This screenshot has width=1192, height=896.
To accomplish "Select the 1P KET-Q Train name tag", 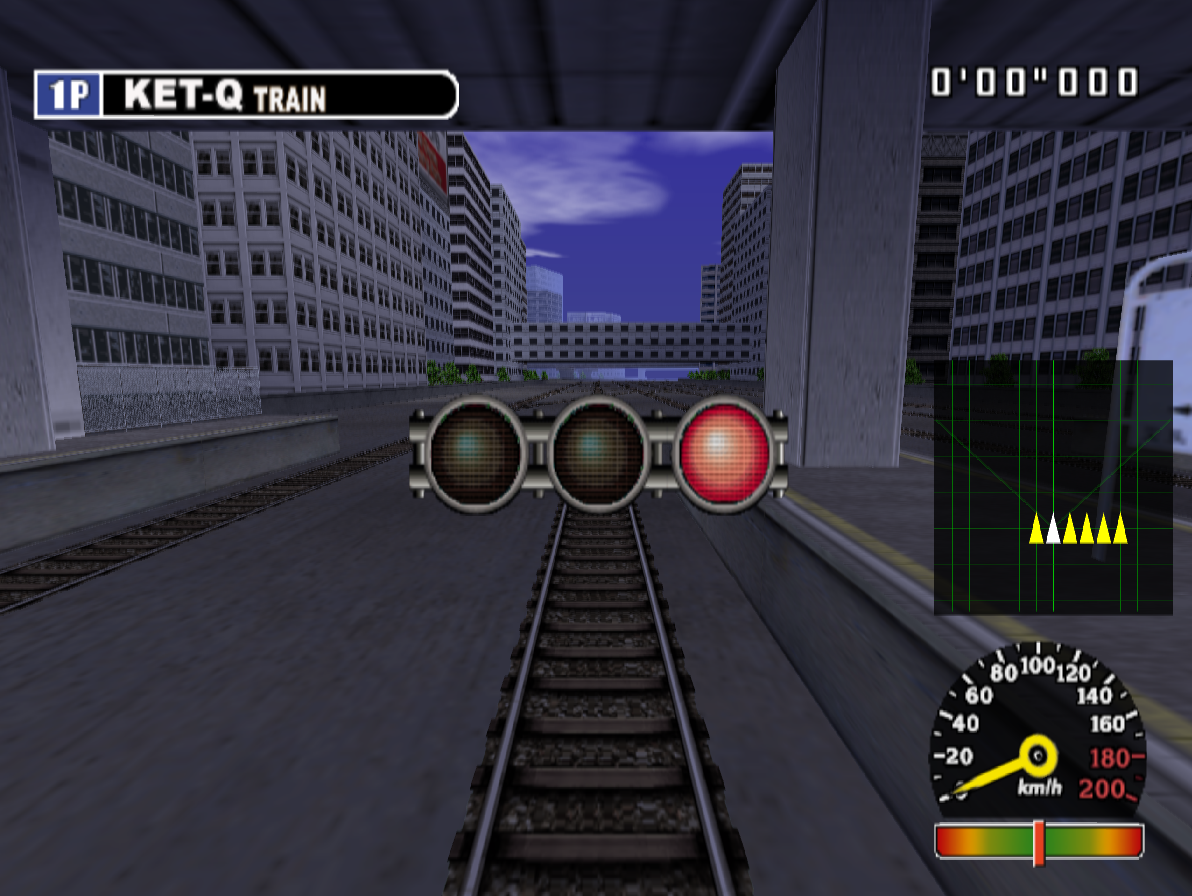I will (246, 95).
